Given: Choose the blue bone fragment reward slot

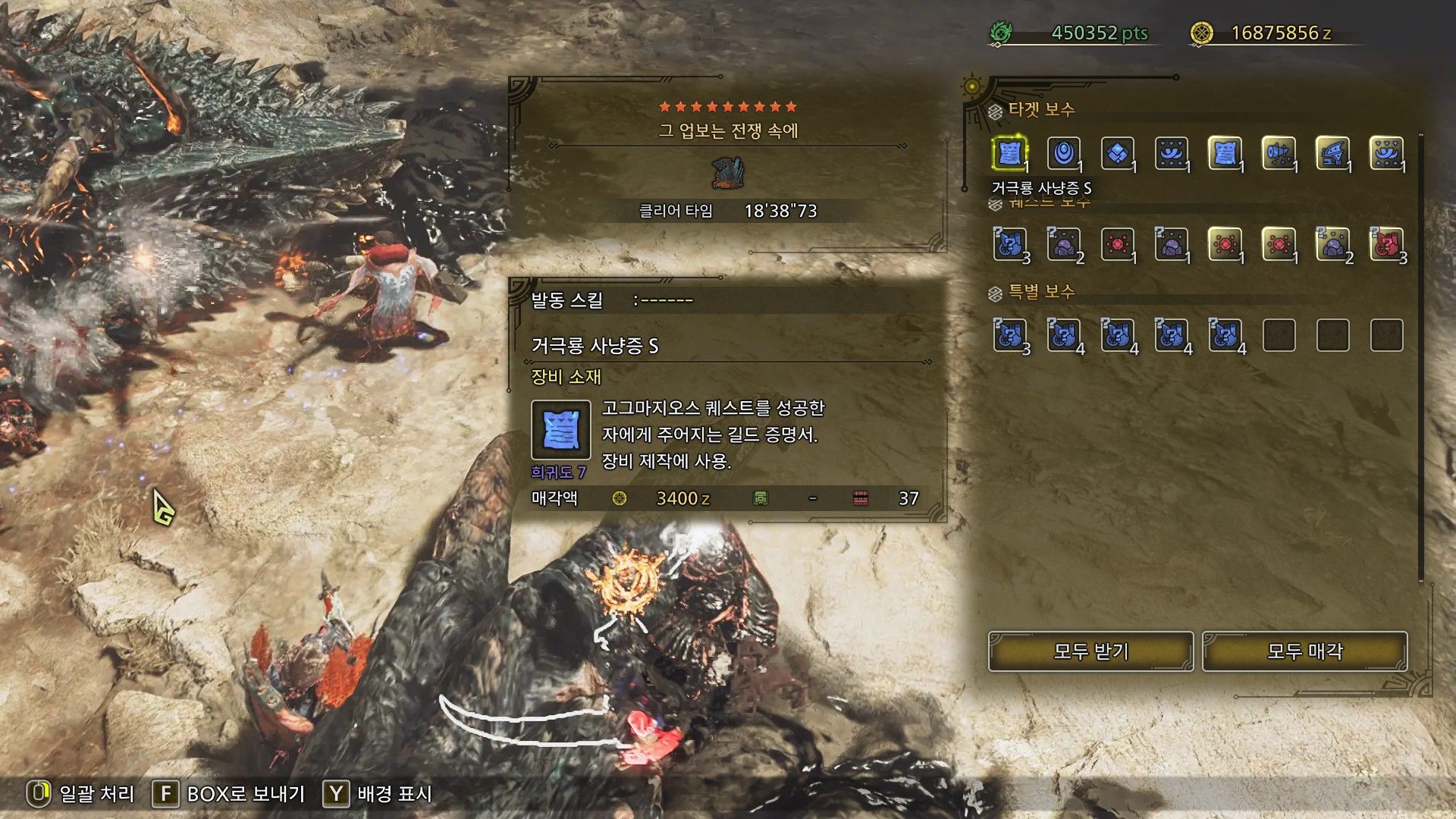Looking at the screenshot, I should (1279, 154).
